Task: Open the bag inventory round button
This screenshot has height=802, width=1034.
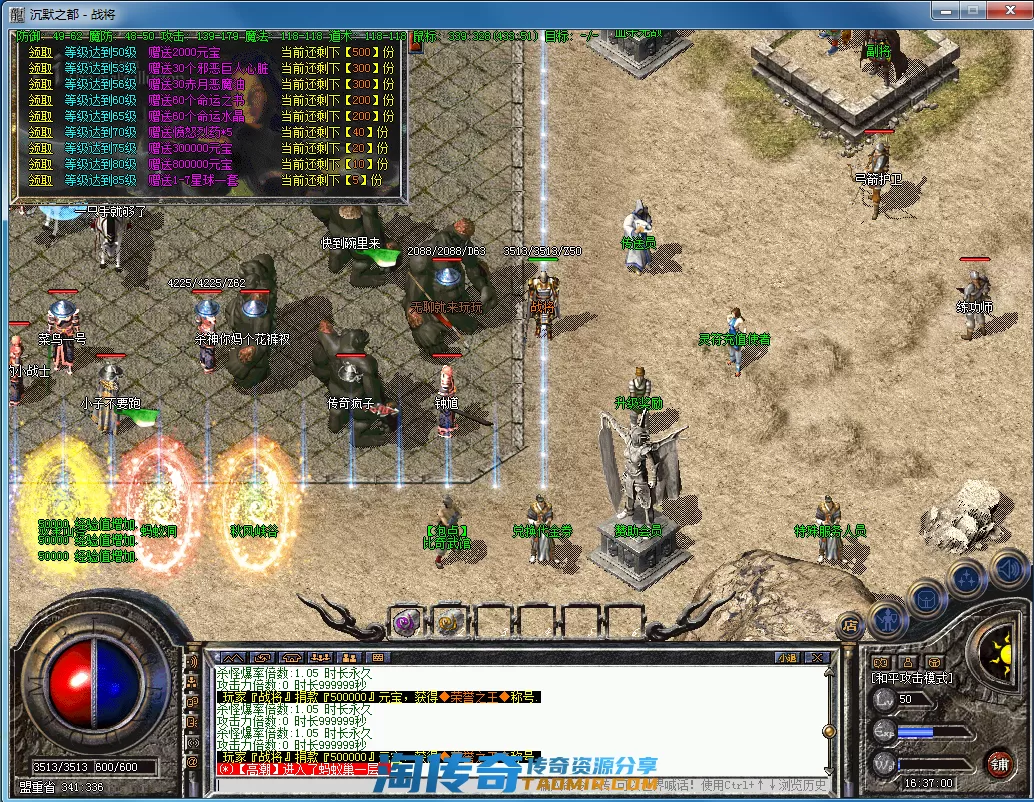Action: pyautogui.click(x=926, y=599)
